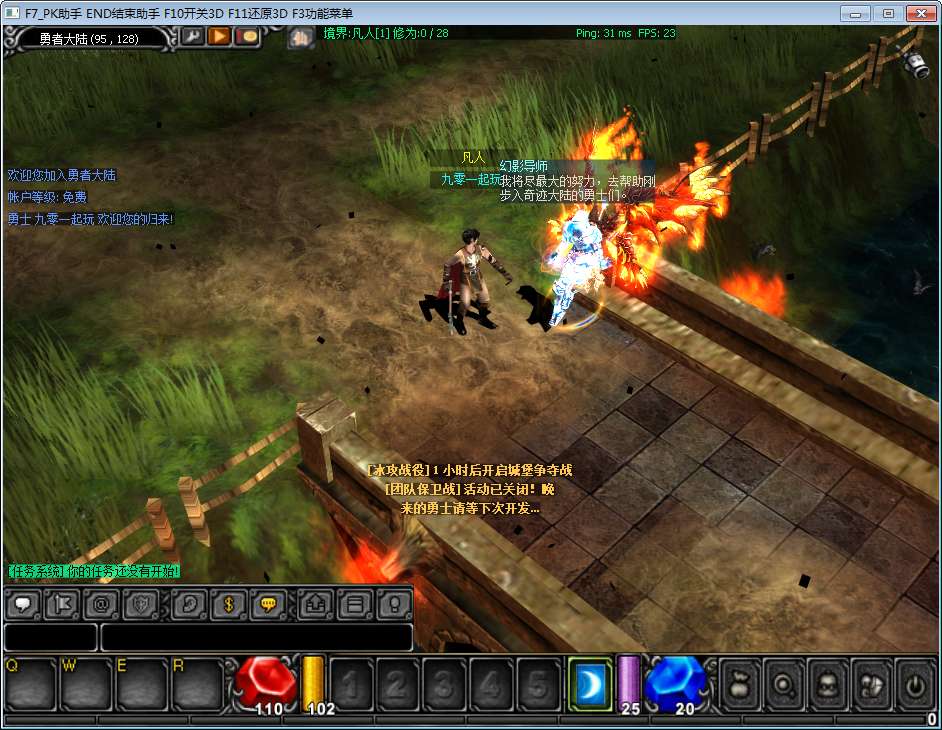Click the white speech bubble chat button
This screenshot has width=942, height=730.
21,604
